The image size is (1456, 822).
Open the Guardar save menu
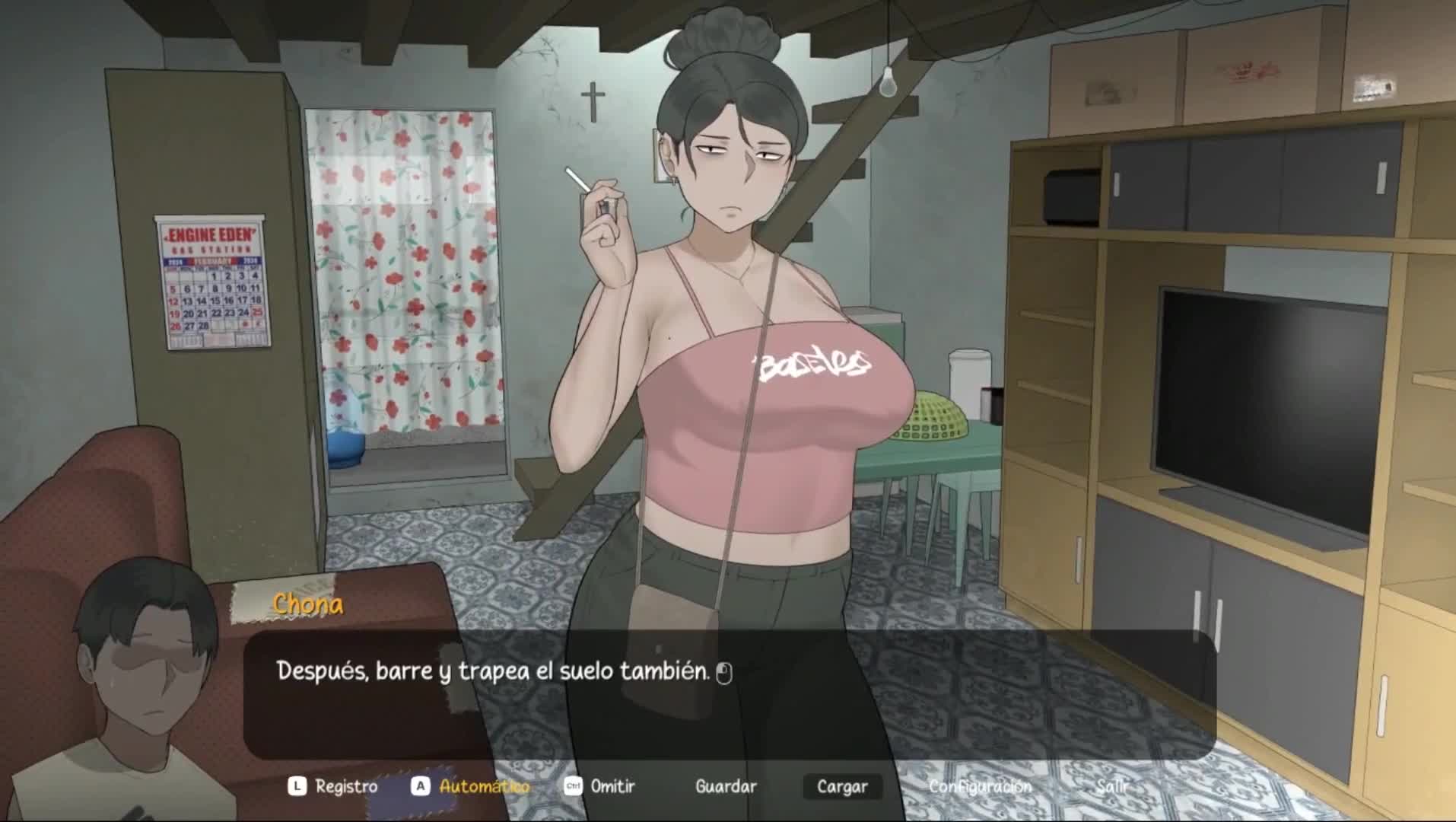click(726, 786)
